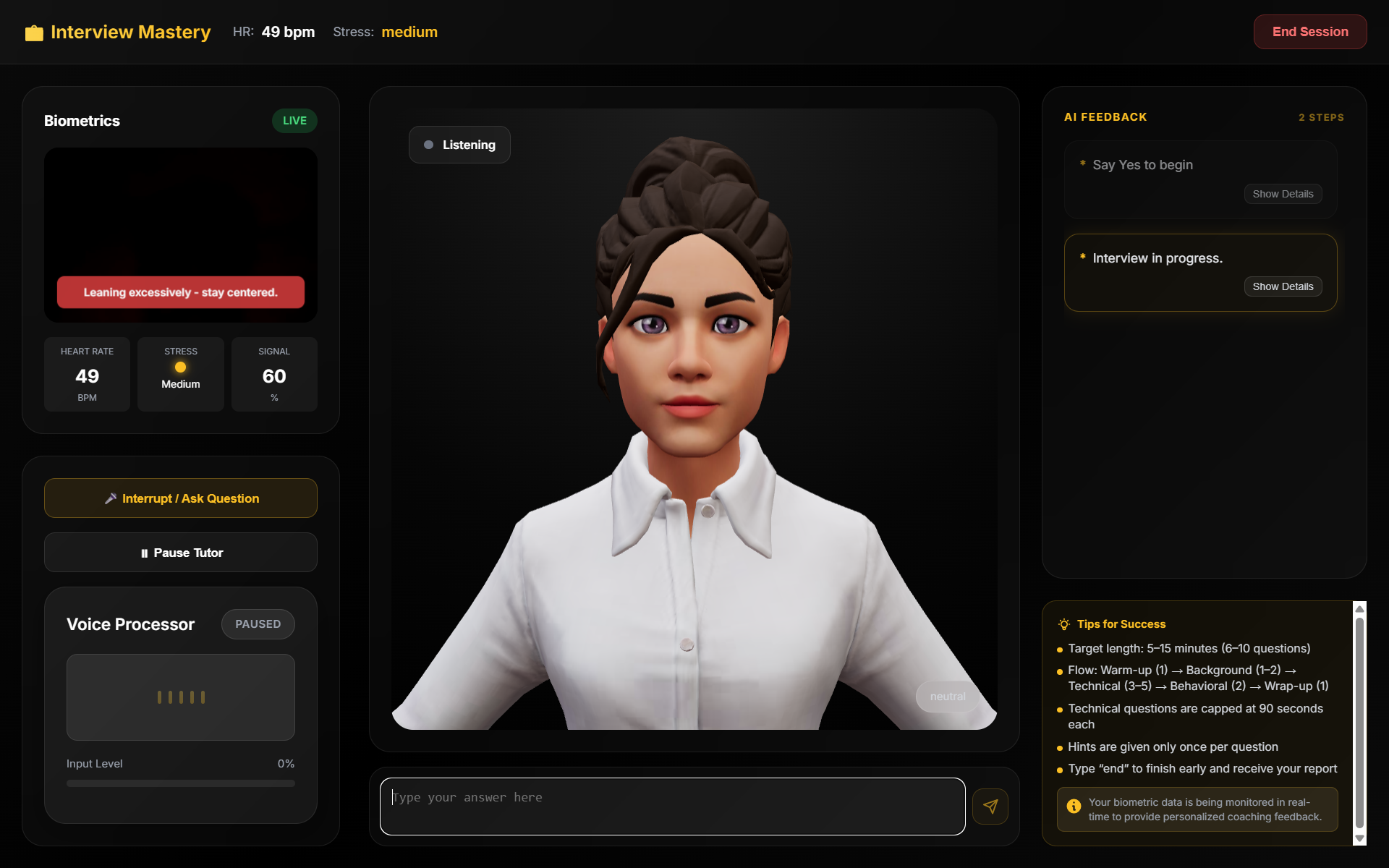Send the typed answer with paper-plane button
Image resolution: width=1389 pixels, height=868 pixels.
click(x=990, y=807)
